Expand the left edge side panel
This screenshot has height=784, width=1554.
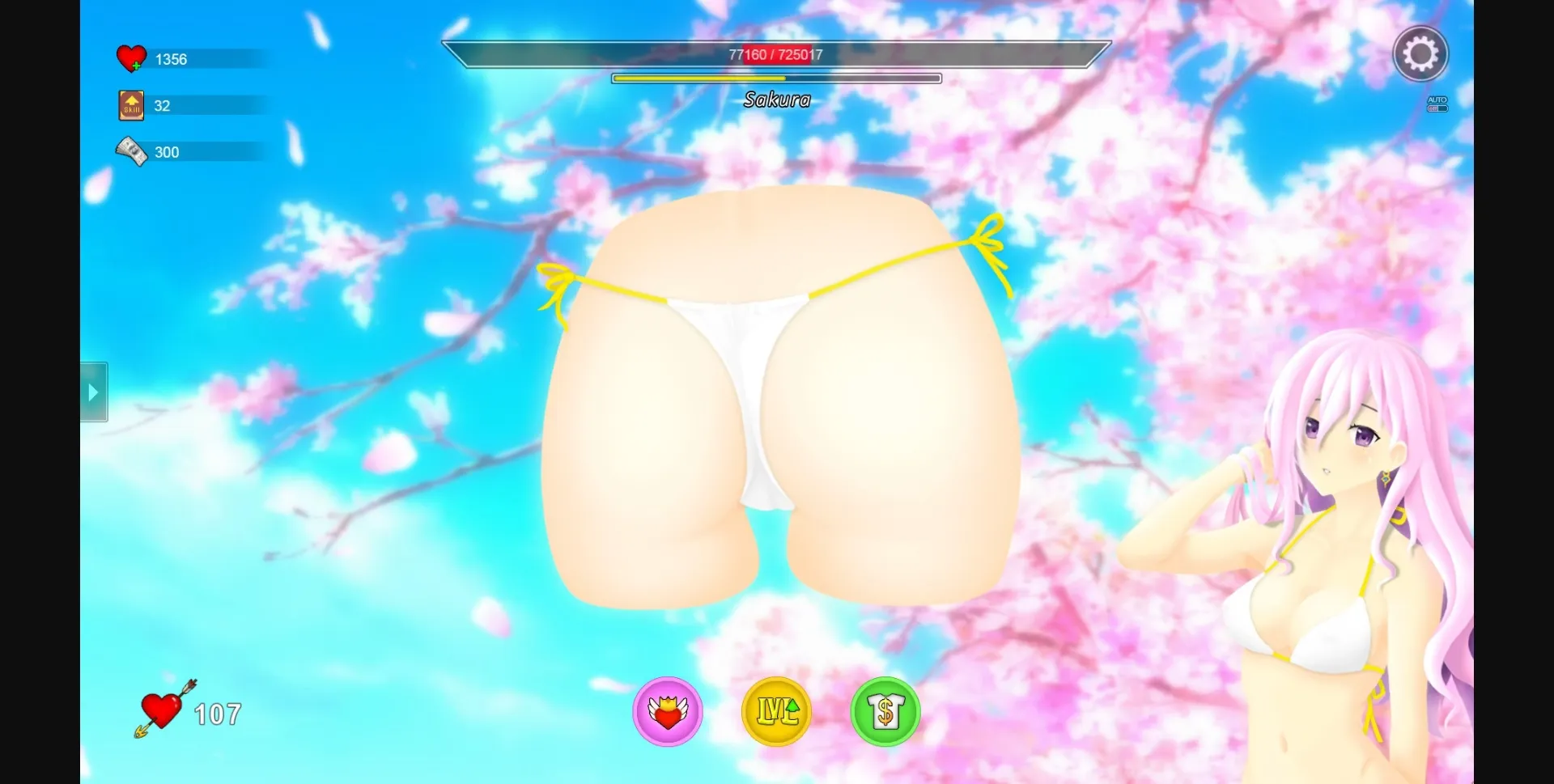coord(92,392)
